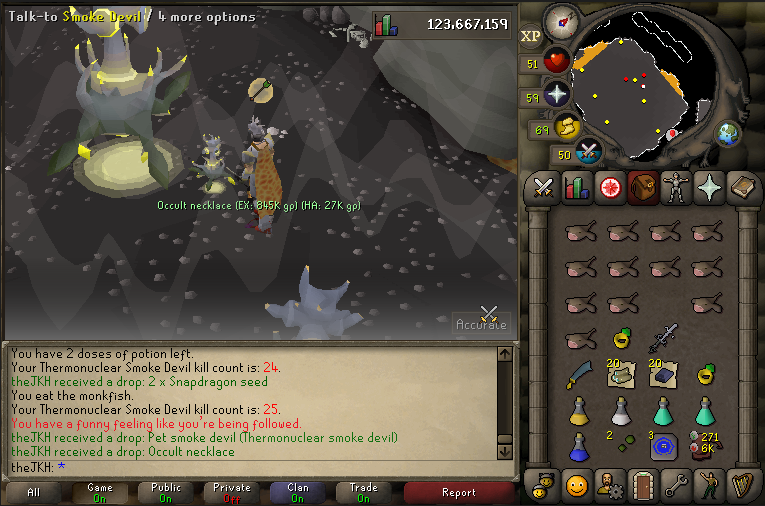The height and width of the screenshot is (506, 765).
Task: Show the Worn Equipment tab
Action: pyautogui.click(x=675, y=187)
